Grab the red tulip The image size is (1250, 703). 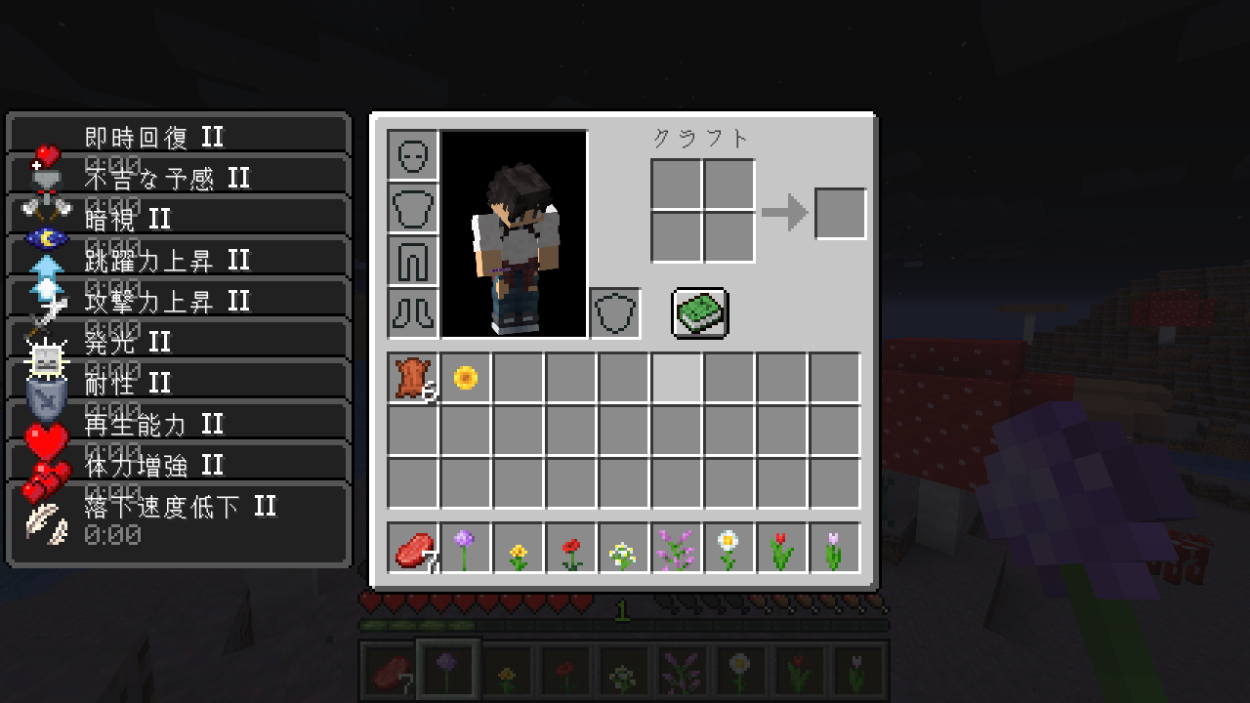(x=782, y=548)
